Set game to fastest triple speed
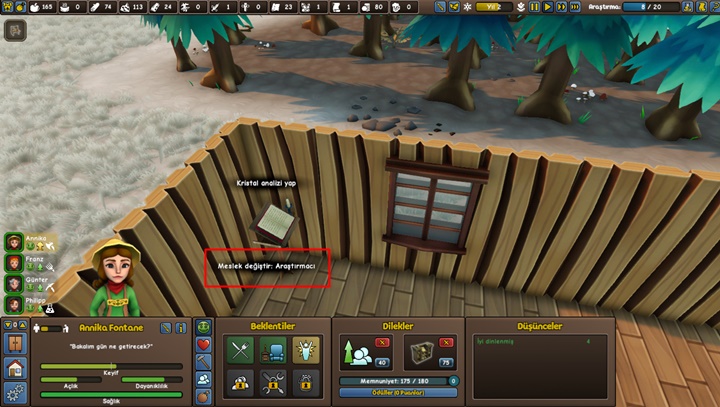This screenshot has height=407, width=720. (x=574, y=7)
